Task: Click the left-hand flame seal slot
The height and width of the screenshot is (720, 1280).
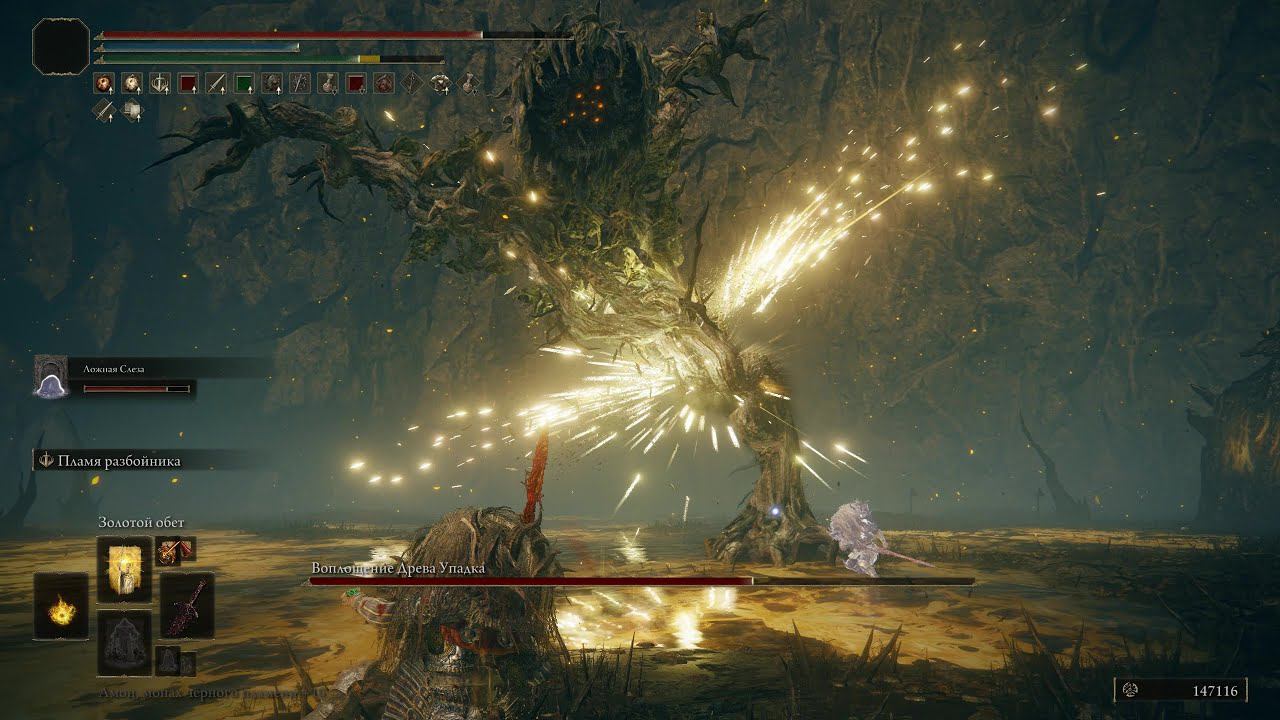Action: [x=61, y=607]
